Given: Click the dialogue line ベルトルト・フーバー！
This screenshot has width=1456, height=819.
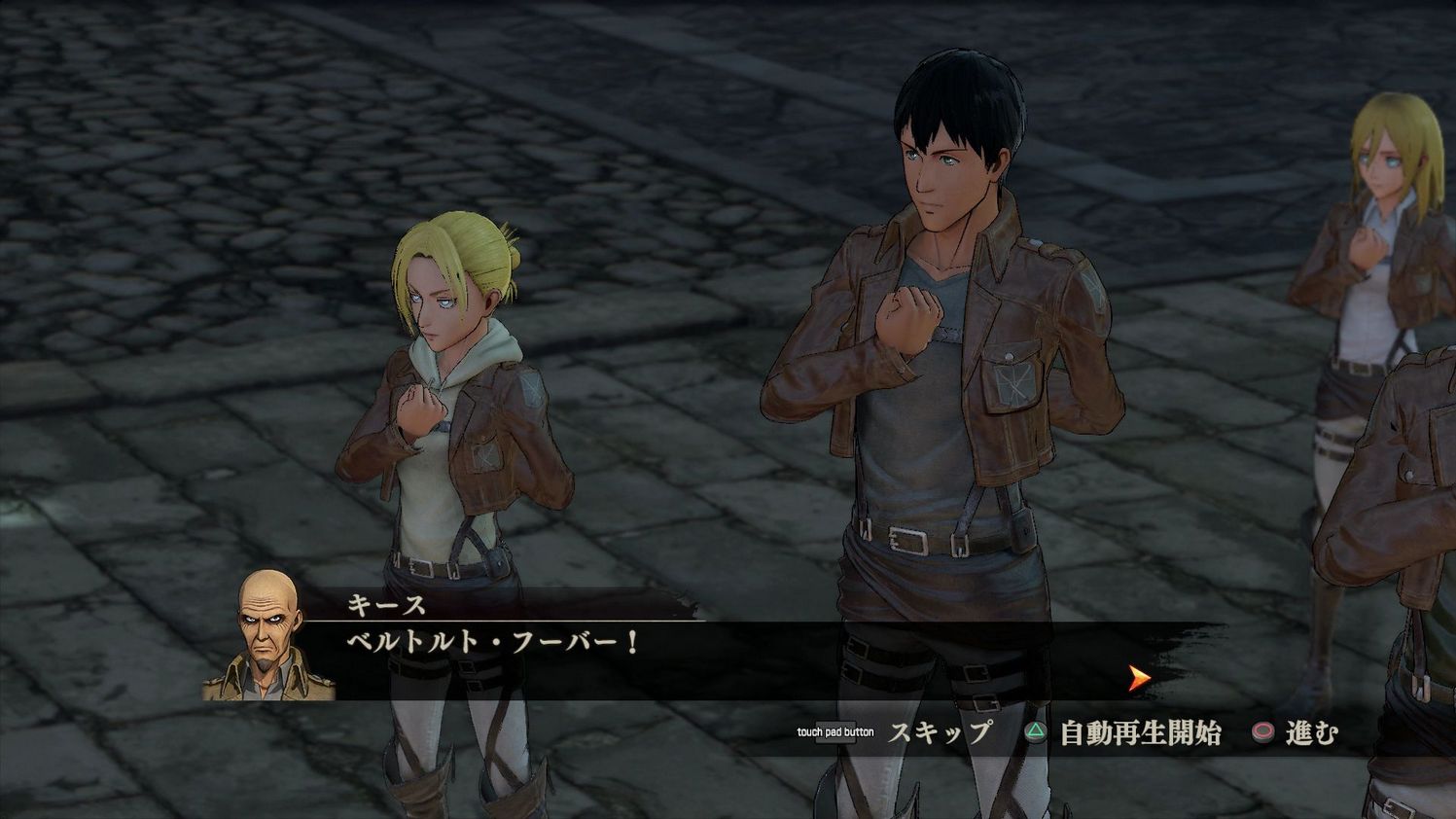Looking at the screenshot, I should (x=491, y=642).
